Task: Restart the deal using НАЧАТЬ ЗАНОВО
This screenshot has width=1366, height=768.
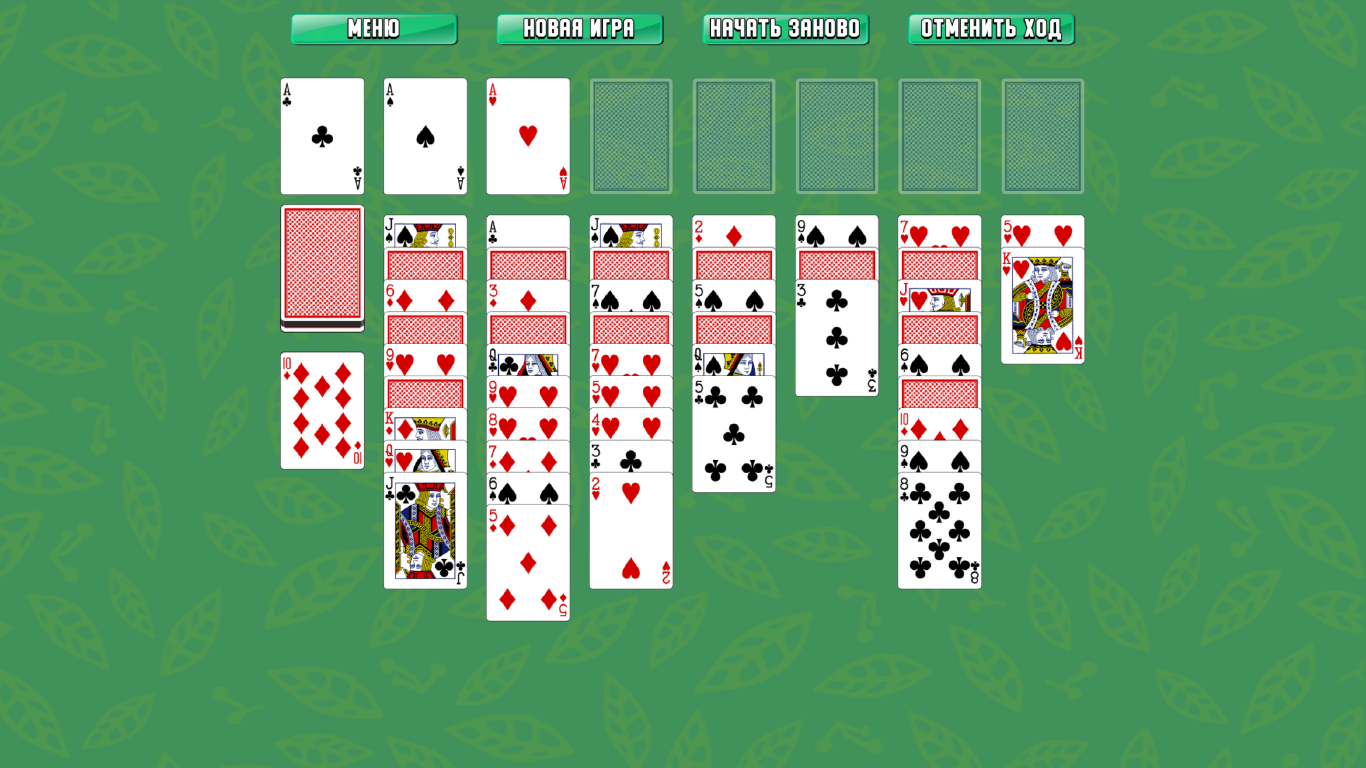Action: coord(785,29)
